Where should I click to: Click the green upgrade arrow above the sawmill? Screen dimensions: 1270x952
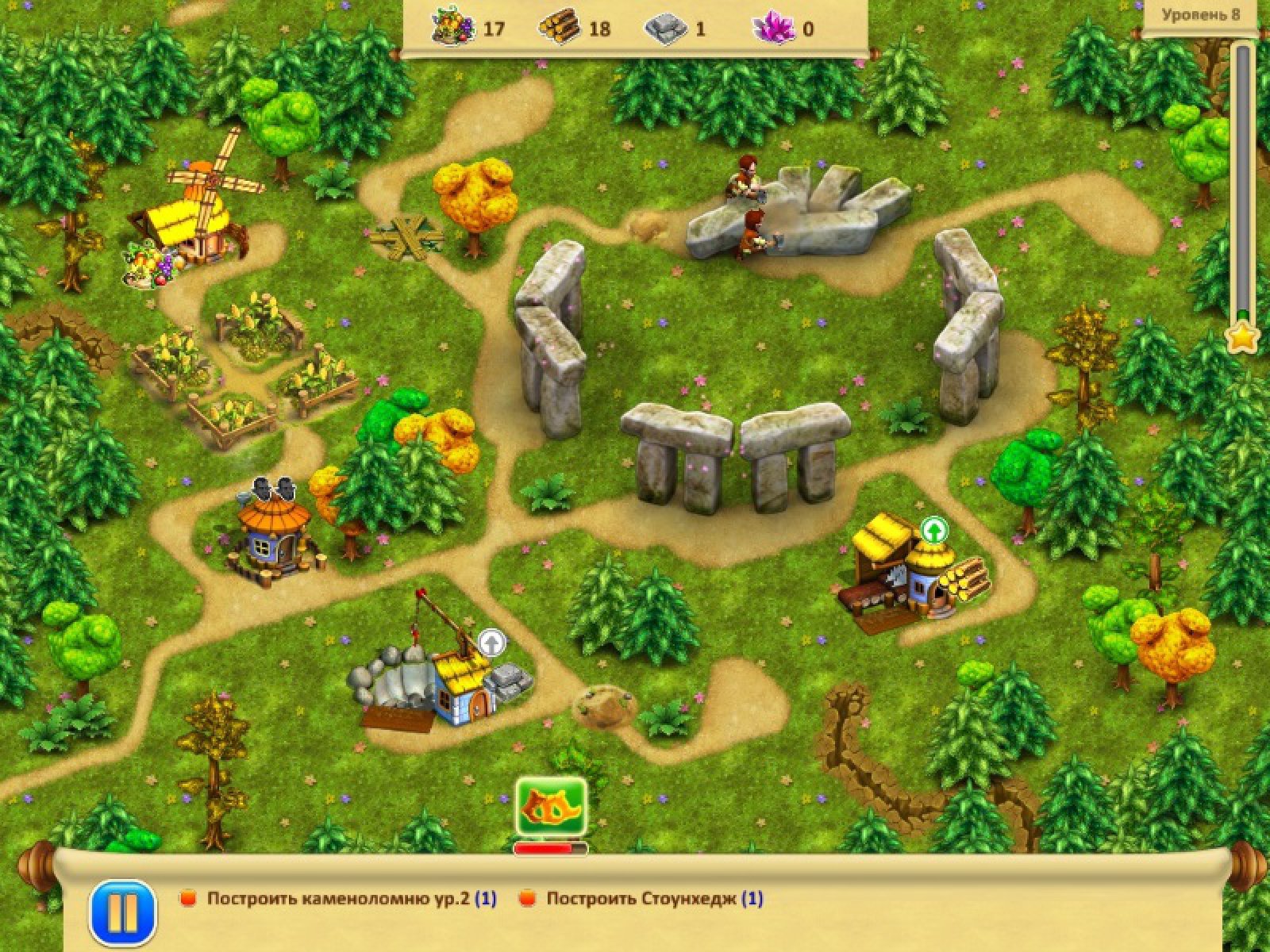[934, 529]
